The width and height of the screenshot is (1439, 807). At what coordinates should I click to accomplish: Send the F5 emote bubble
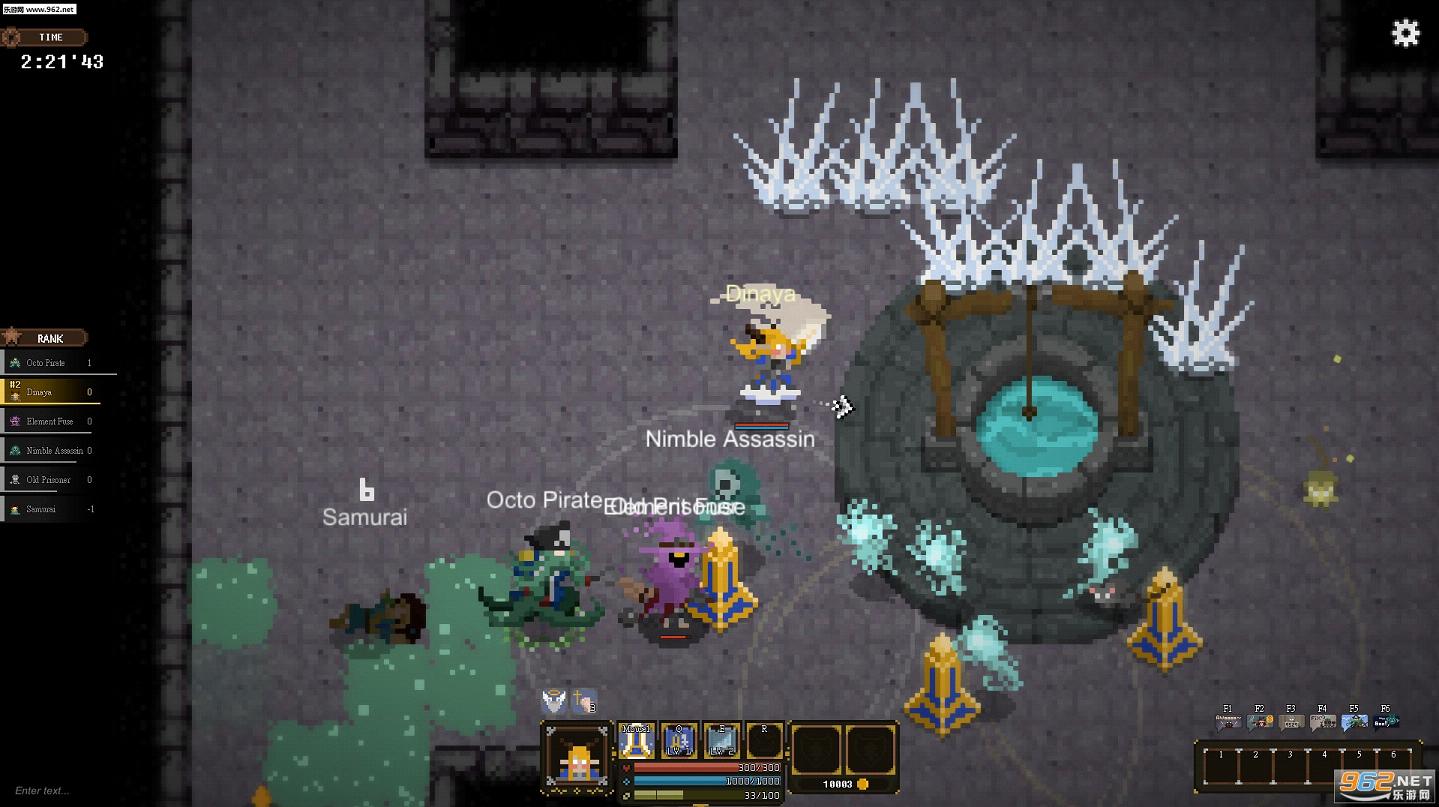tap(1354, 721)
